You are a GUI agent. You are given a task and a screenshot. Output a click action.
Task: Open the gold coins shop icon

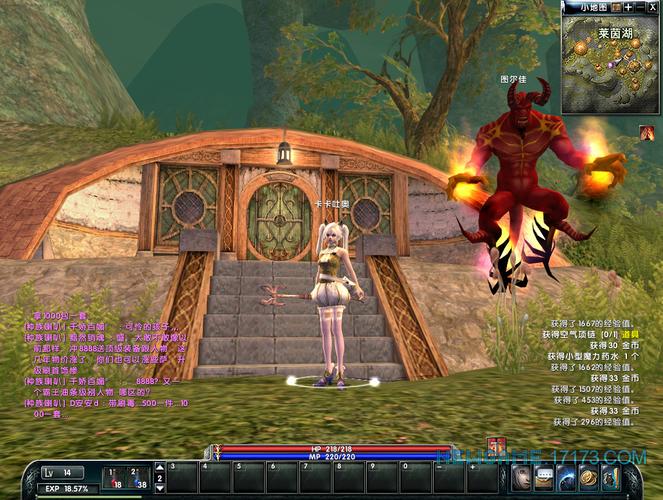click(x=589, y=479)
